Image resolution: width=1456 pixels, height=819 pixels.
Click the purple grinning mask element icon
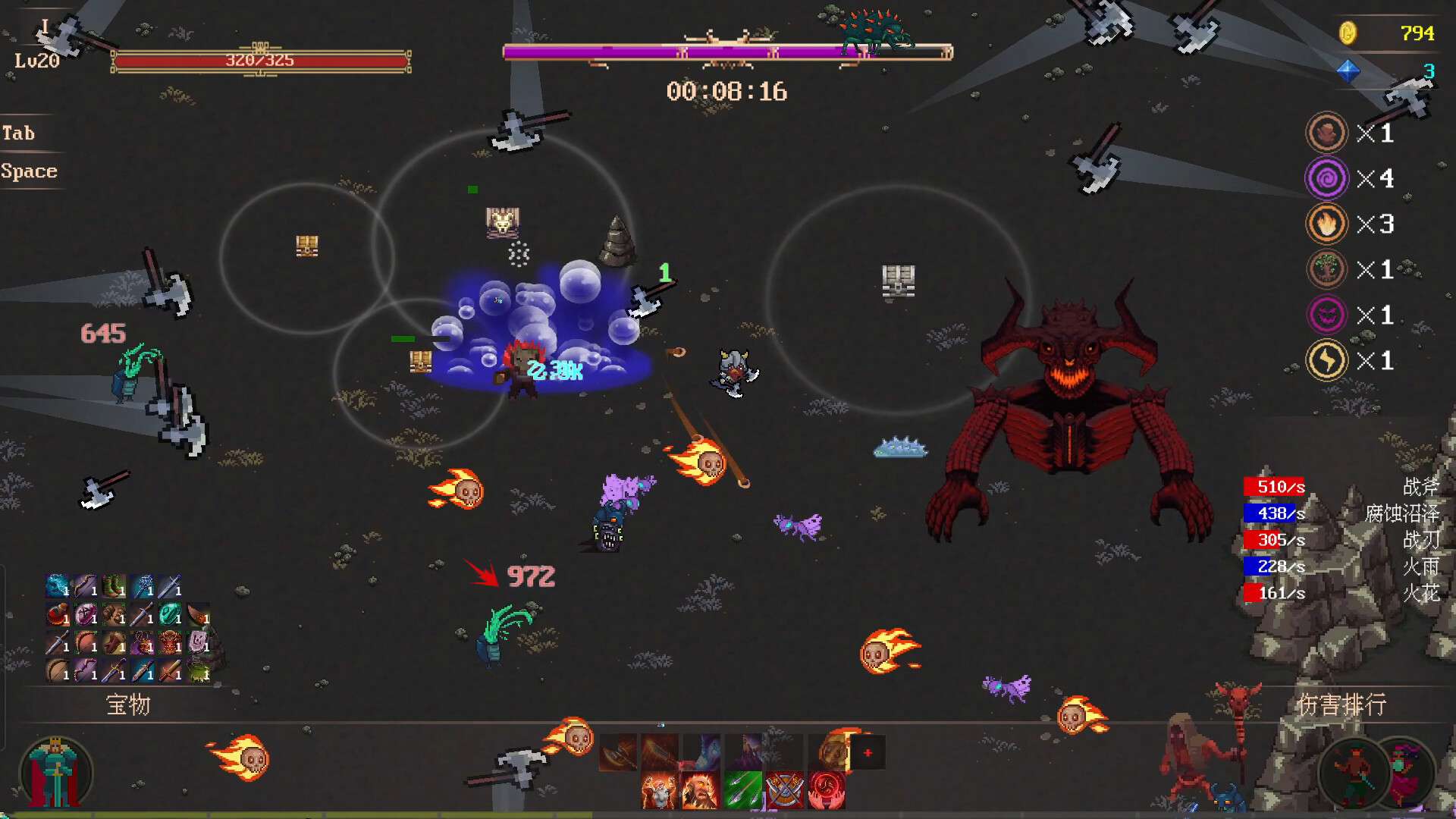(1326, 315)
